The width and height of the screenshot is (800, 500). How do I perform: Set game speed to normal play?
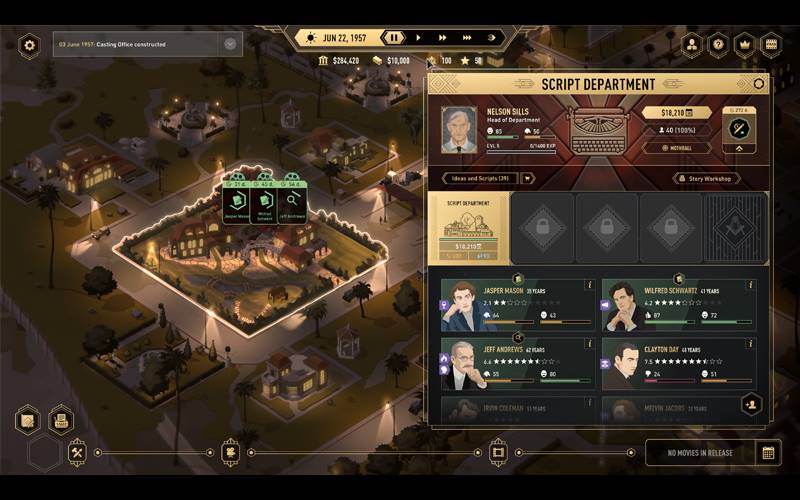pyautogui.click(x=418, y=38)
